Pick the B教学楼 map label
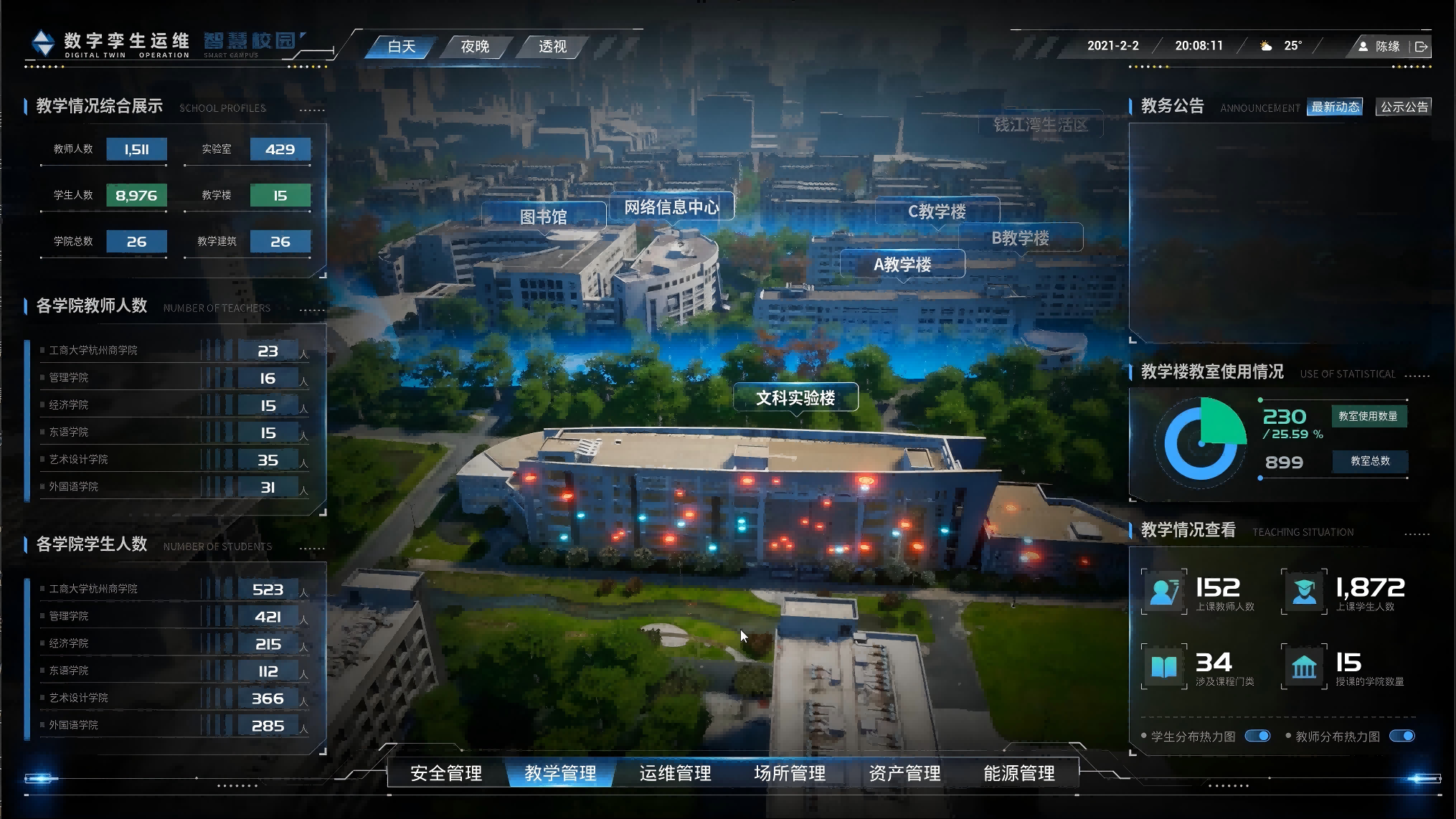Screen dimensions: 1456x819 (1020, 238)
